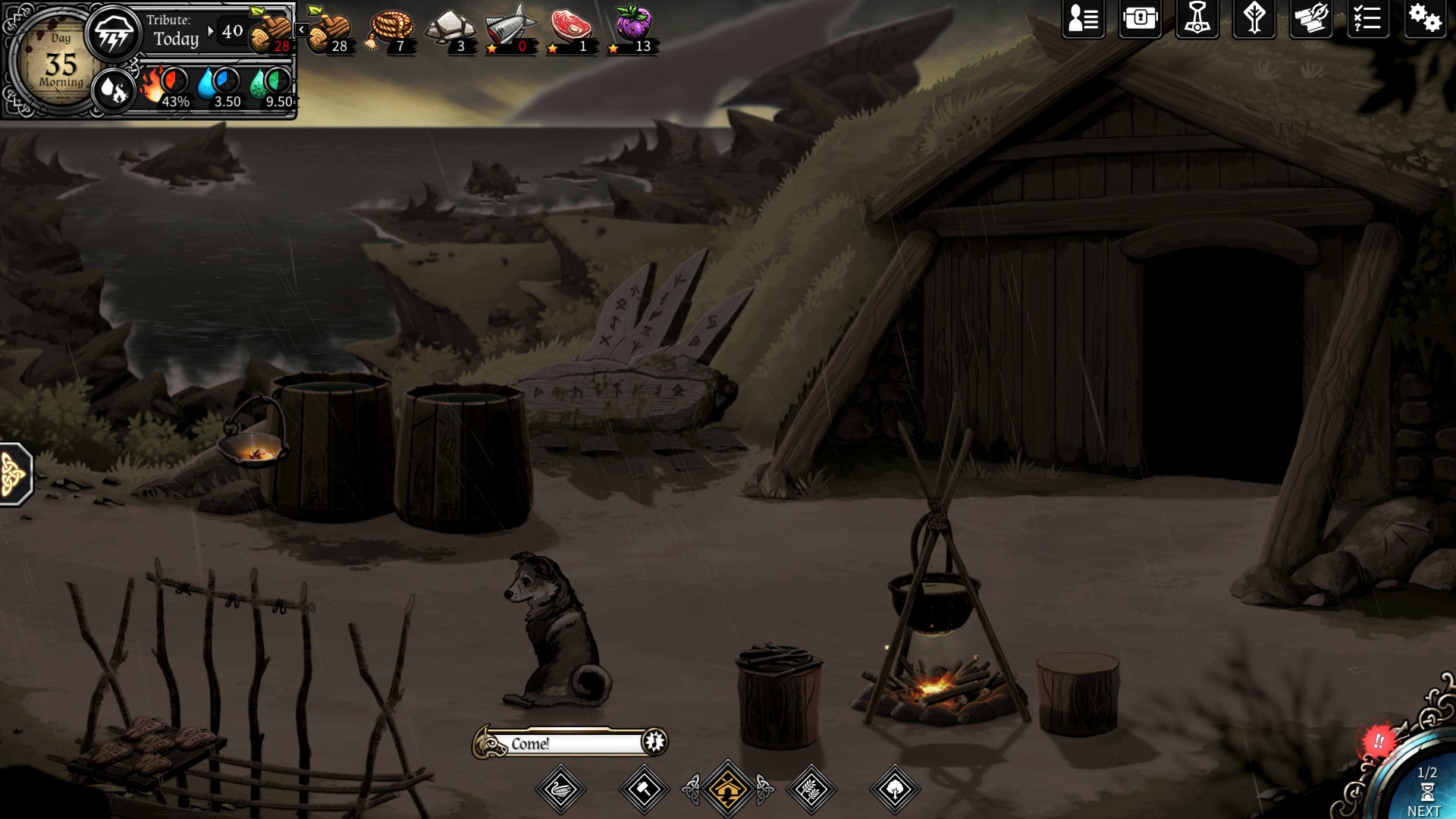Click the Come! dog command
The image size is (1456, 819).
[x=561, y=743]
